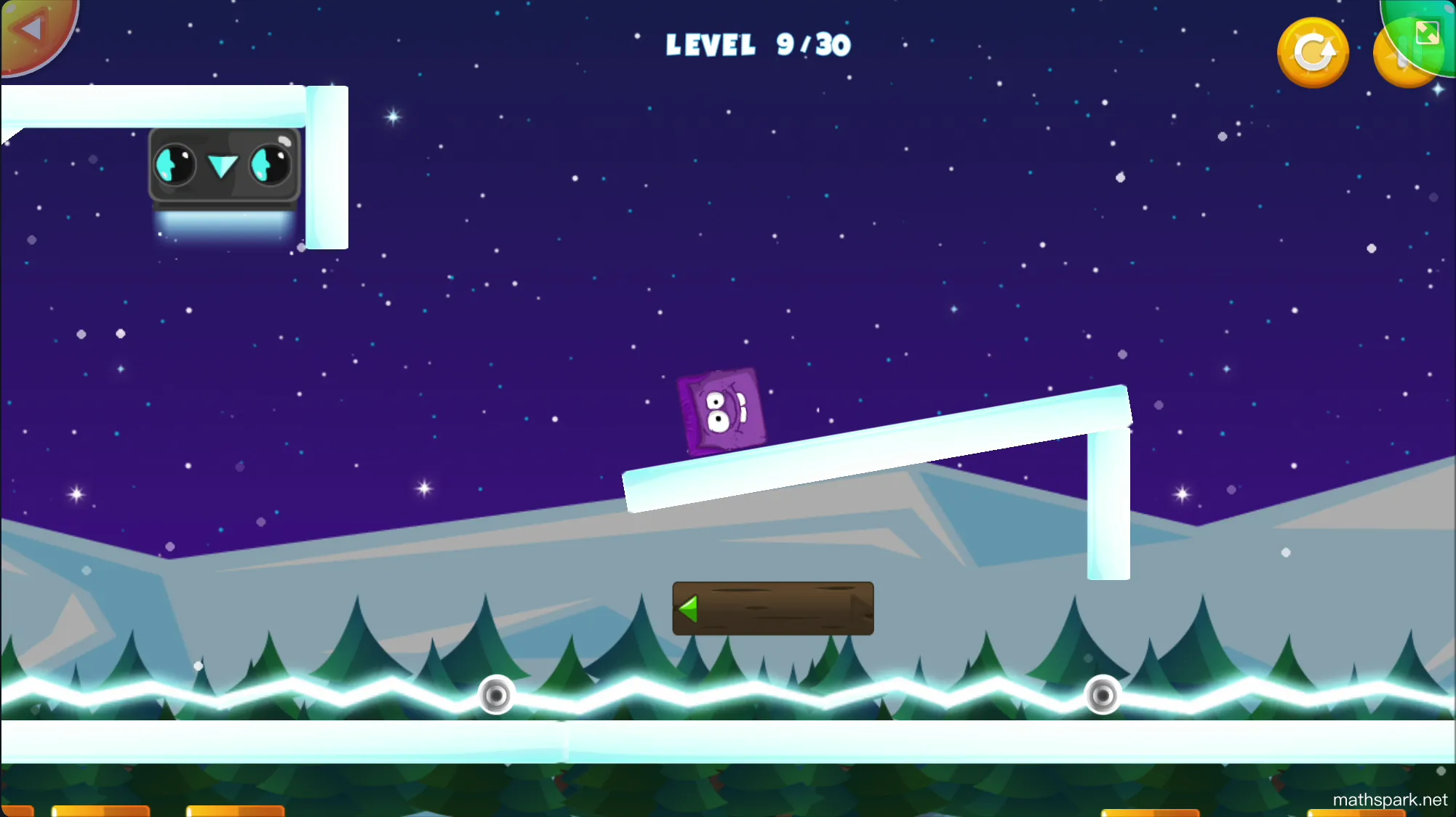Toggle the right bolt on the electric fence

(1103, 696)
